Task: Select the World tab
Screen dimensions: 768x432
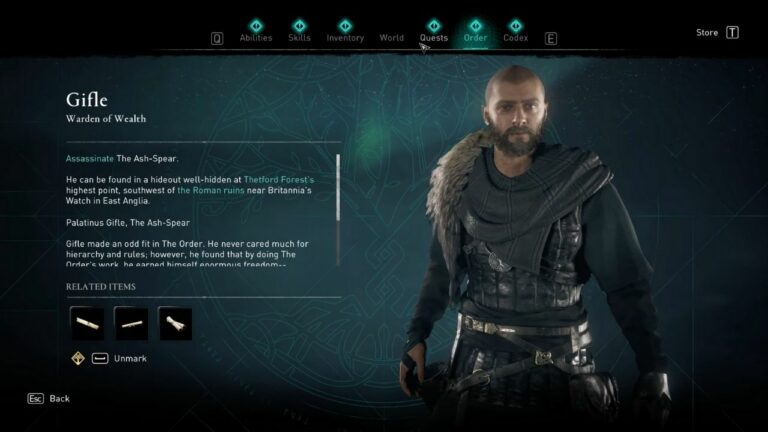Action: (392, 38)
